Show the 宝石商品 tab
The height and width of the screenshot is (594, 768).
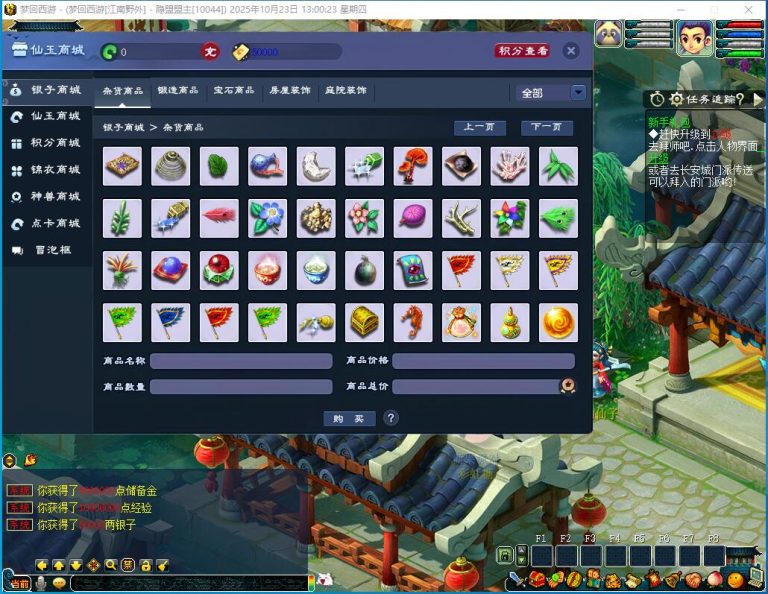coord(234,91)
